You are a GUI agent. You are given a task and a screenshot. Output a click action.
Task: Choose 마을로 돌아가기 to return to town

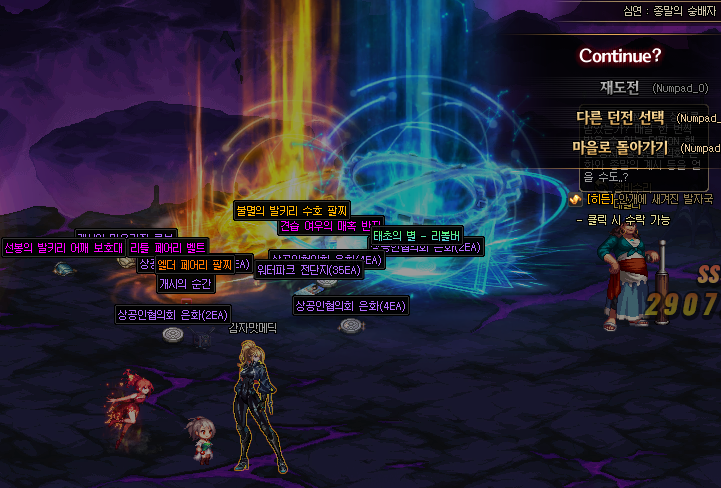point(620,147)
